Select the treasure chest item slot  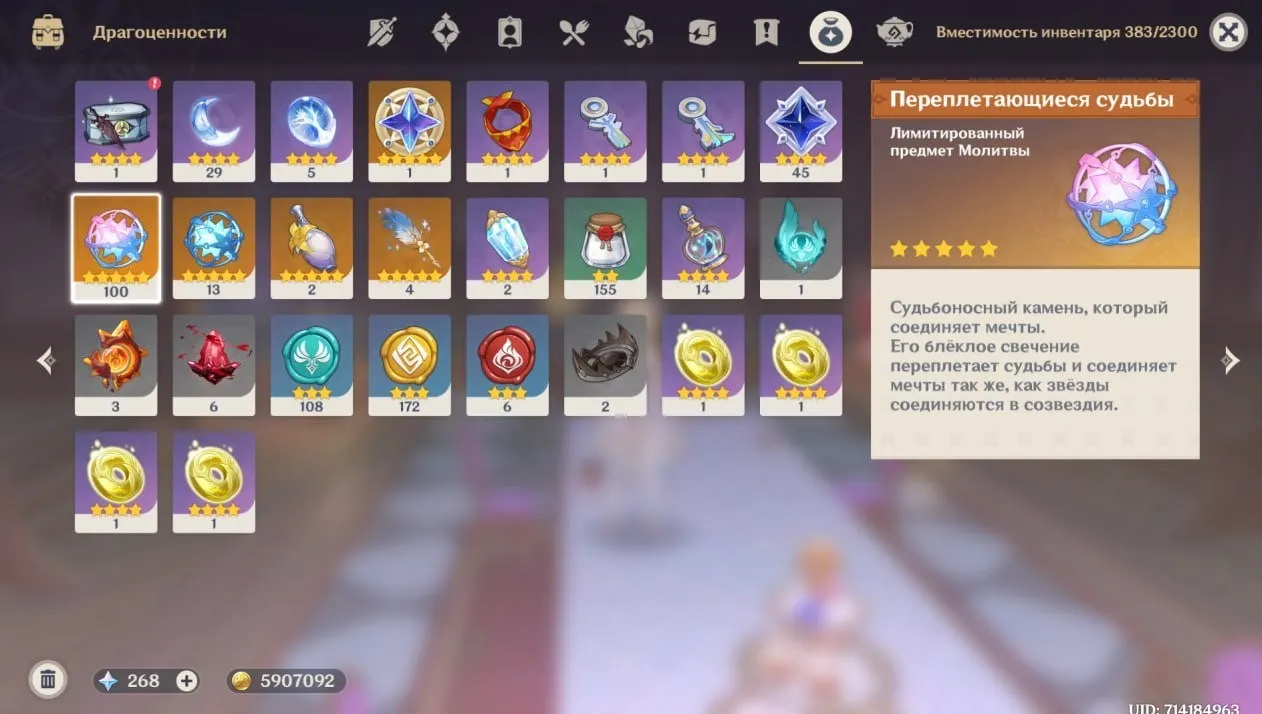point(116,130)
